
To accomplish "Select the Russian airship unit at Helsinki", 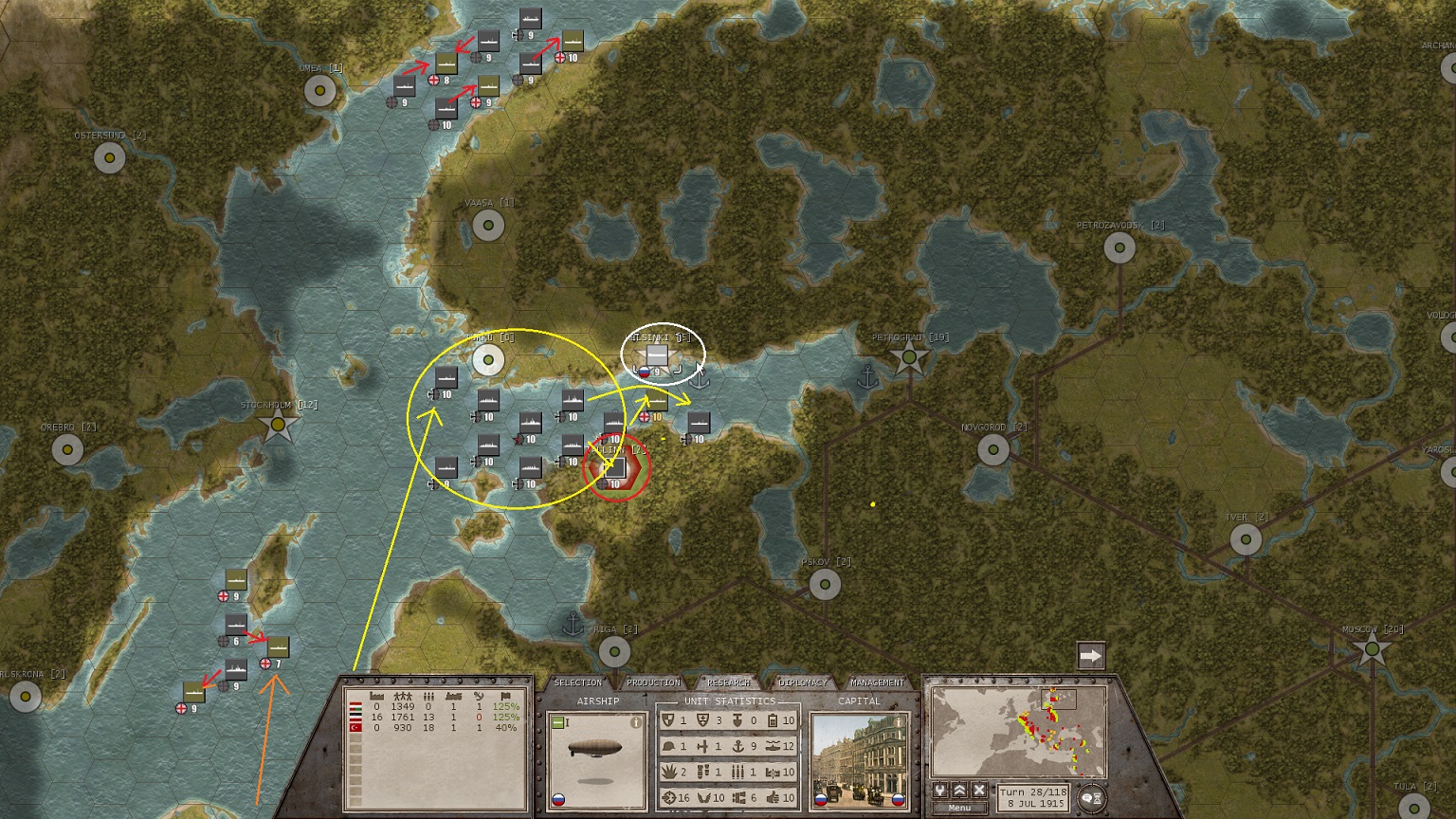I will [658, 356].
